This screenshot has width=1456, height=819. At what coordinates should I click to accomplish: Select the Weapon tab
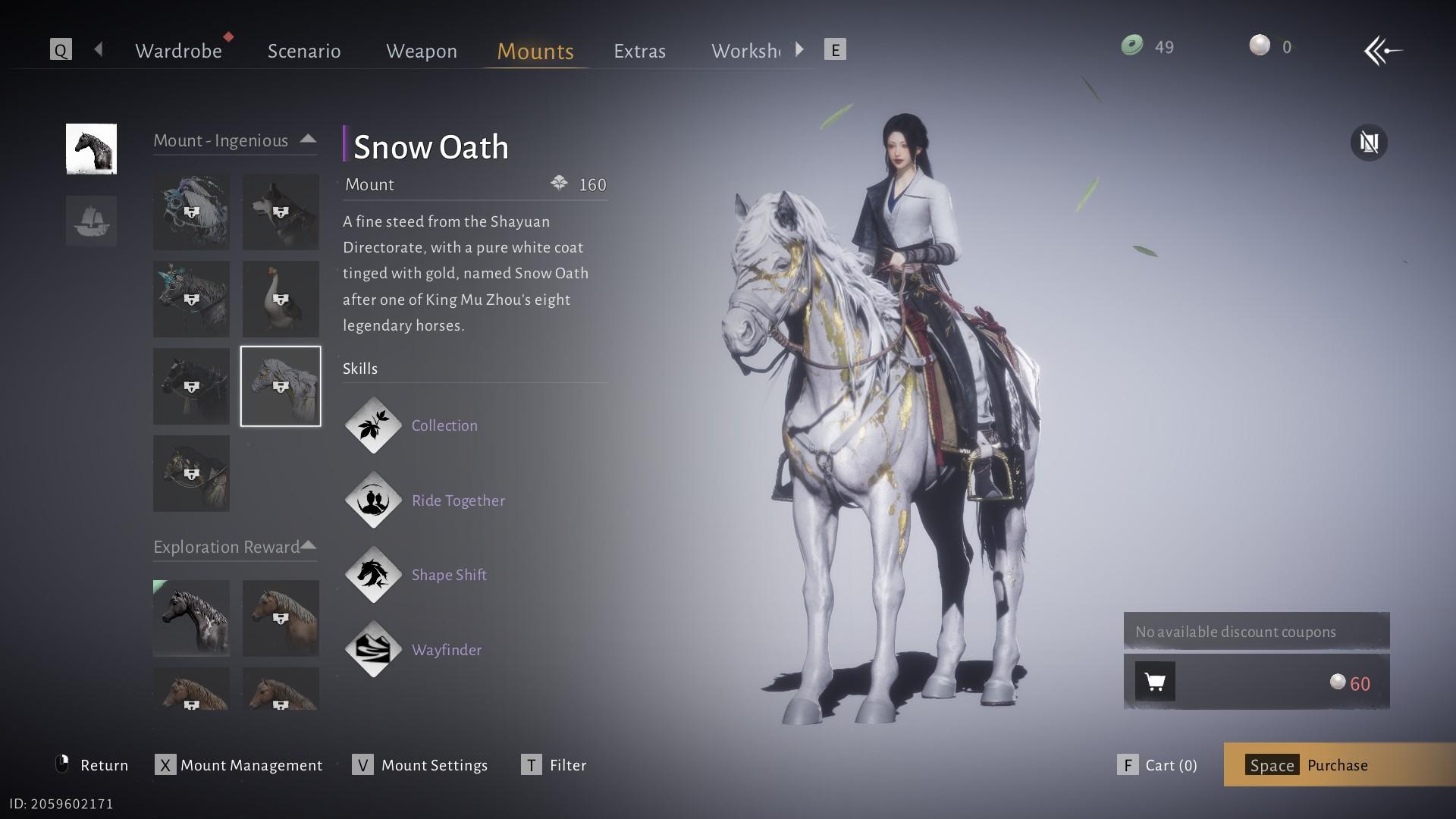click(421, 51)
